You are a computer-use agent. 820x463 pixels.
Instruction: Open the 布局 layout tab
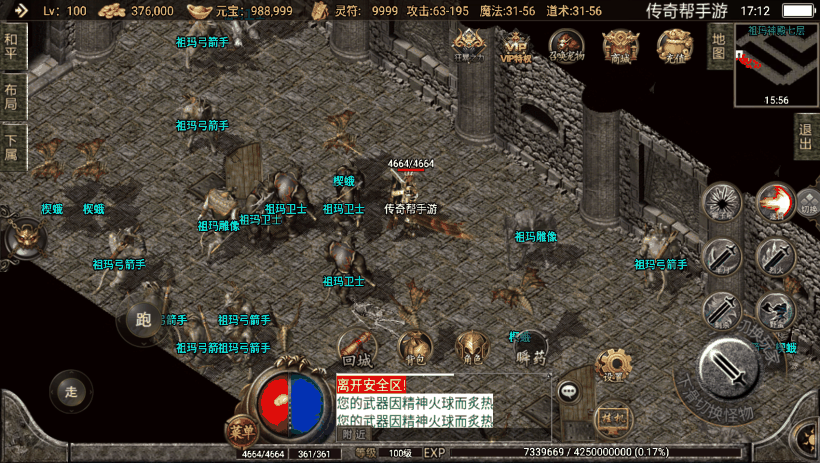click(11, 98)
